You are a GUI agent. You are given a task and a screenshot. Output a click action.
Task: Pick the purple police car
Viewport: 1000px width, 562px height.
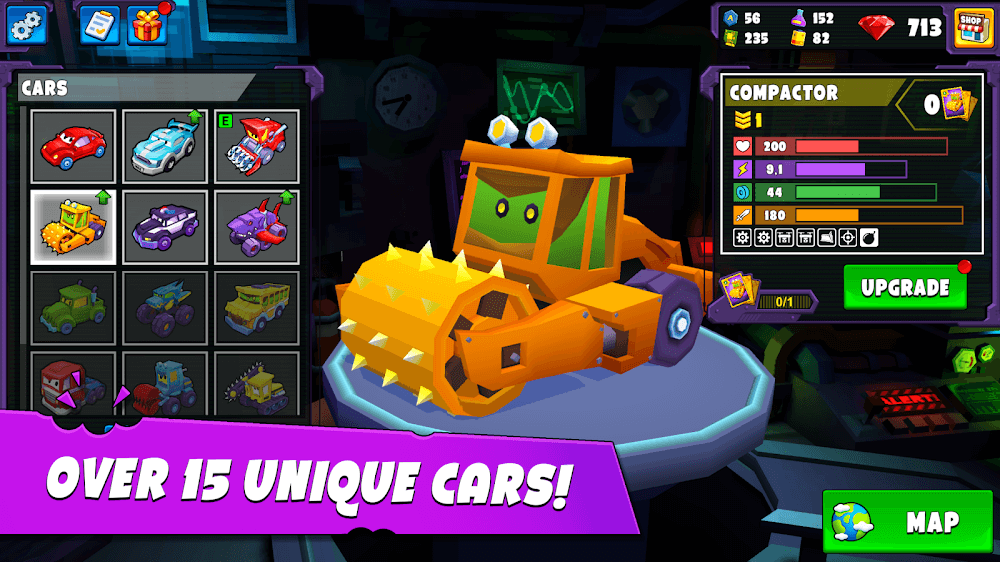pyautogui.click(x=165, y=227)
